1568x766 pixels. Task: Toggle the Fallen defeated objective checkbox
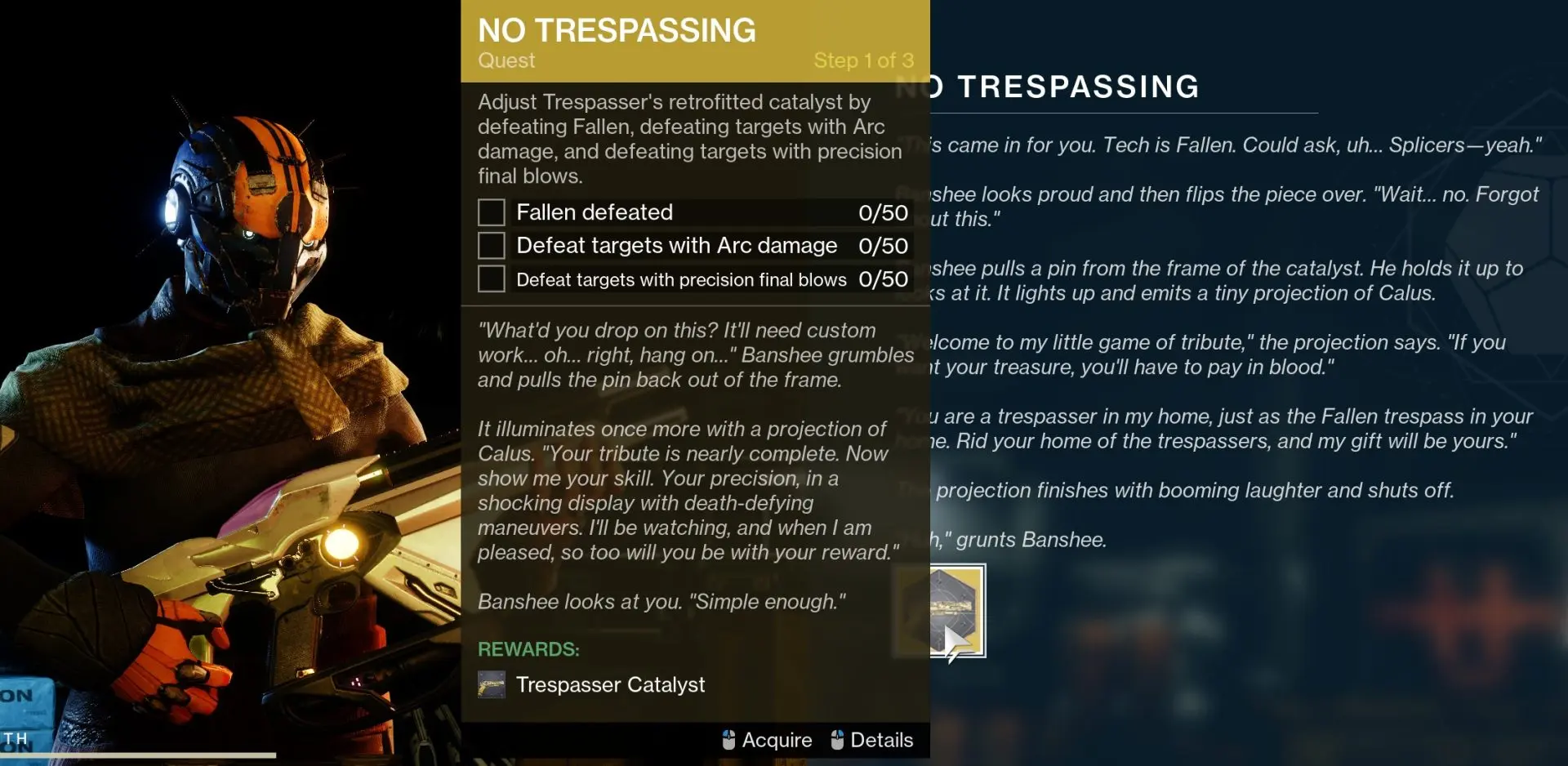pyautogui.click(x=490, y=212)
